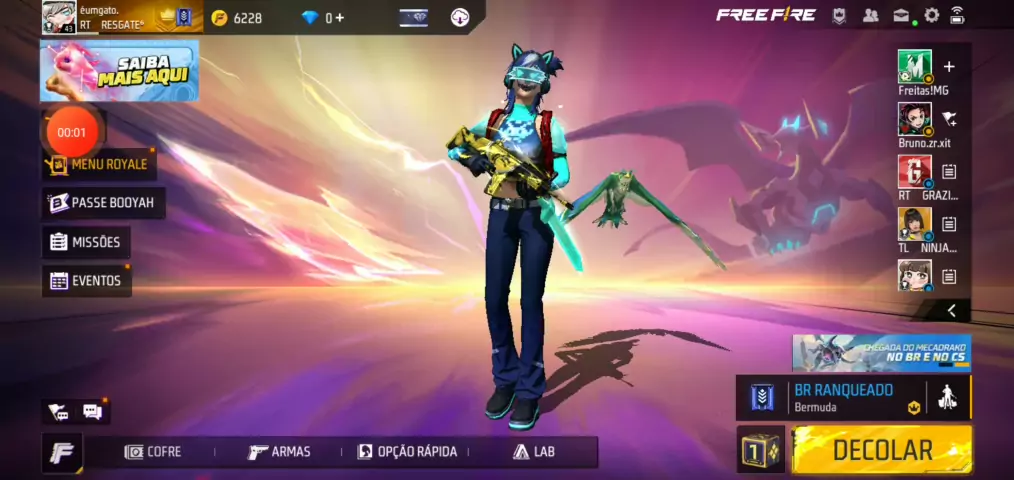The width and height of the screenshot is (1014, 480).
Task: Open the Missões list
Action: [x=86, y=242]
